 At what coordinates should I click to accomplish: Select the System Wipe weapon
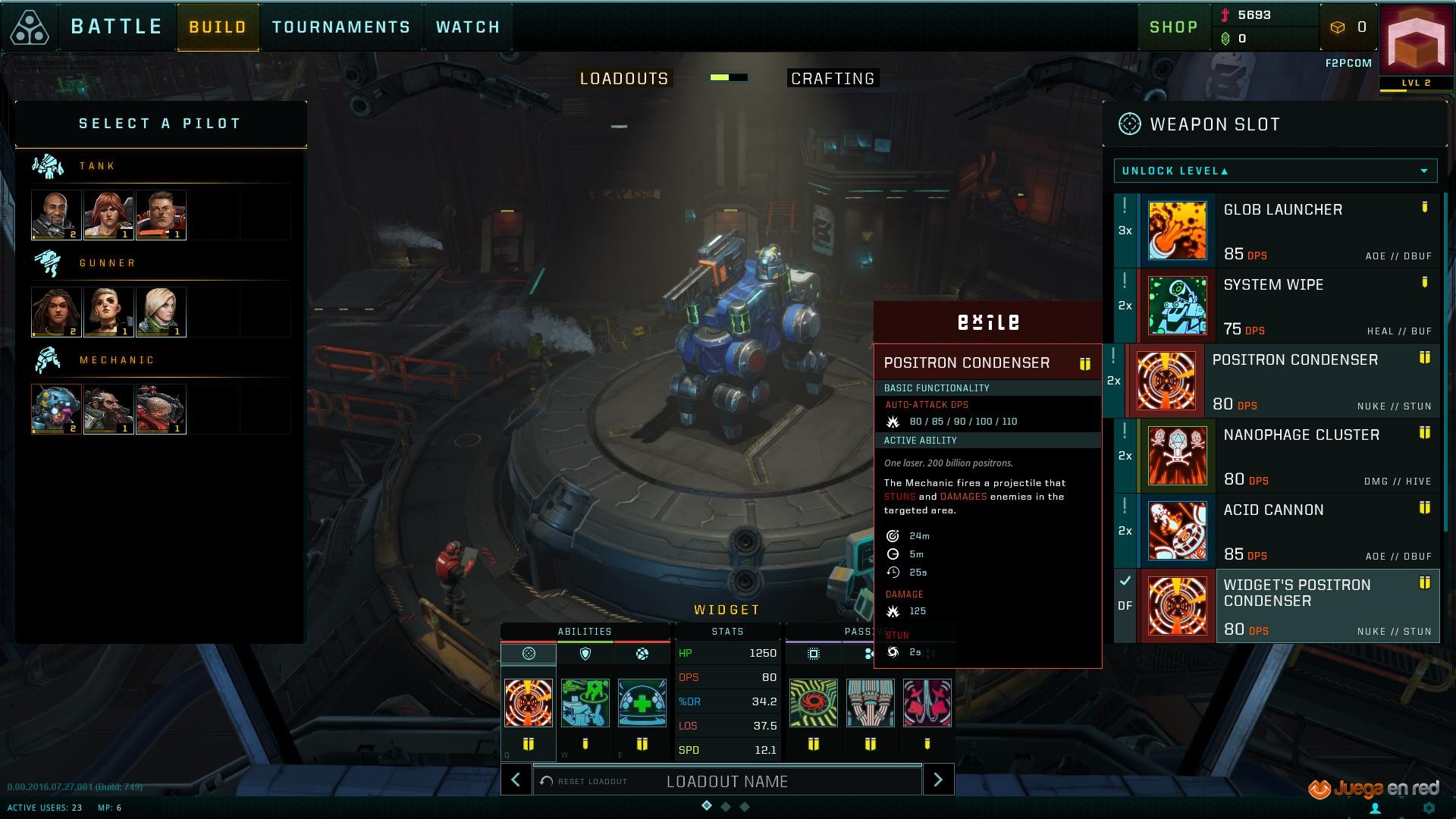pyautogui.click(x=1288, y=306)
